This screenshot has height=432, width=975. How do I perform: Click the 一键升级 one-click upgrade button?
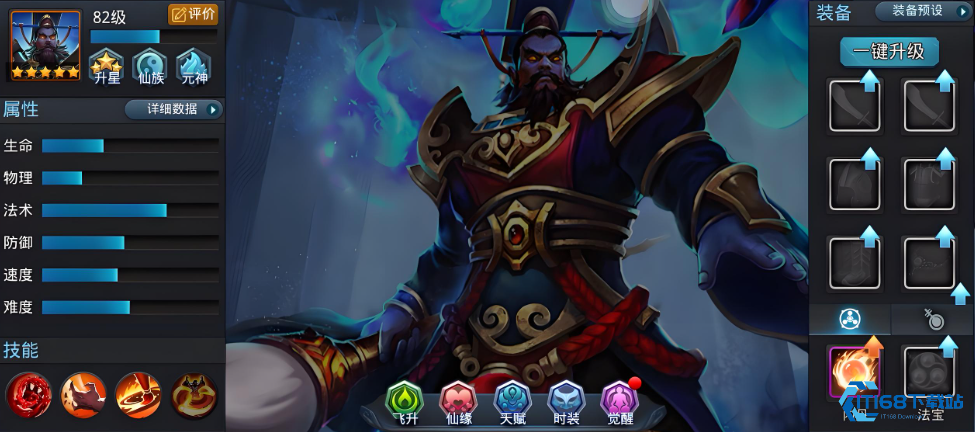coord(888,52)
